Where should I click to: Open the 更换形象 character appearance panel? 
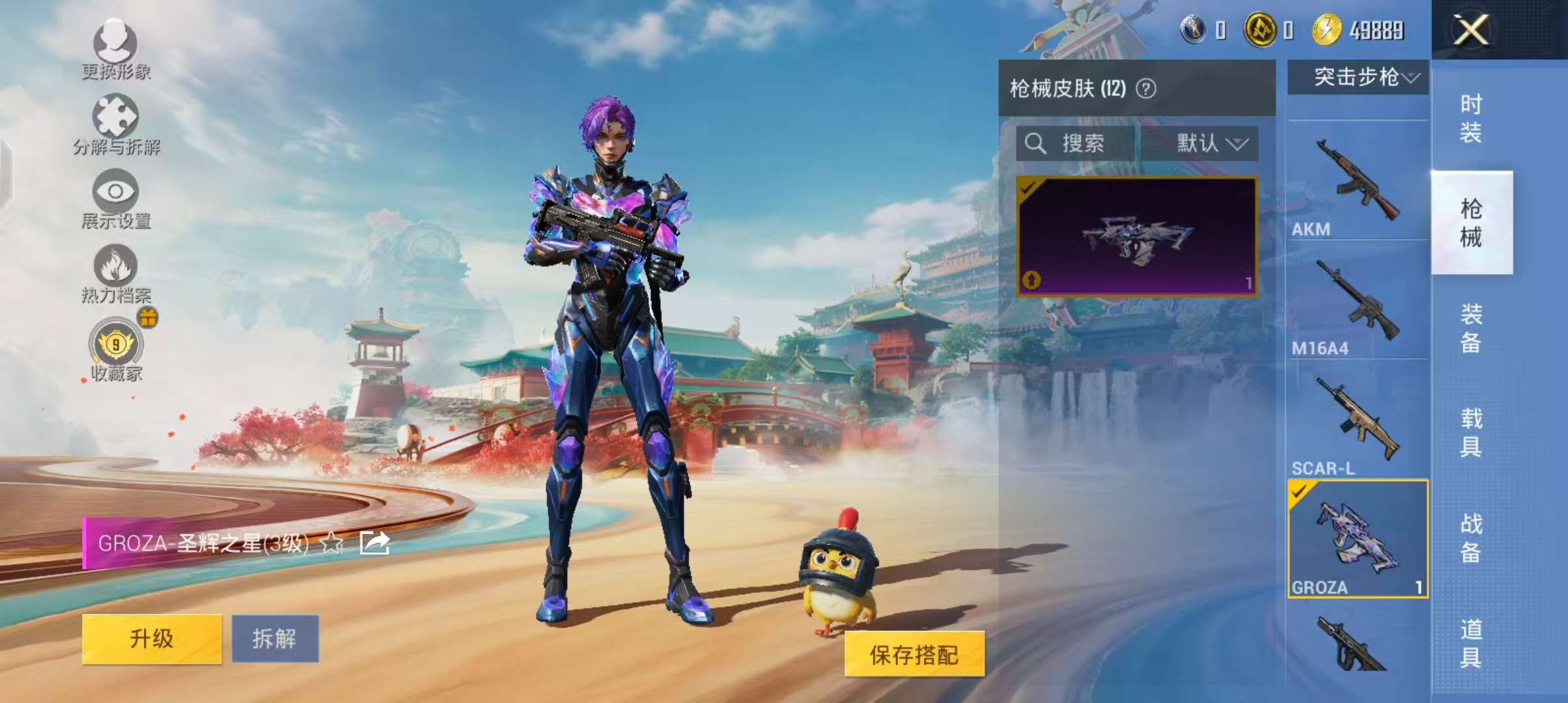pos(116,49)
